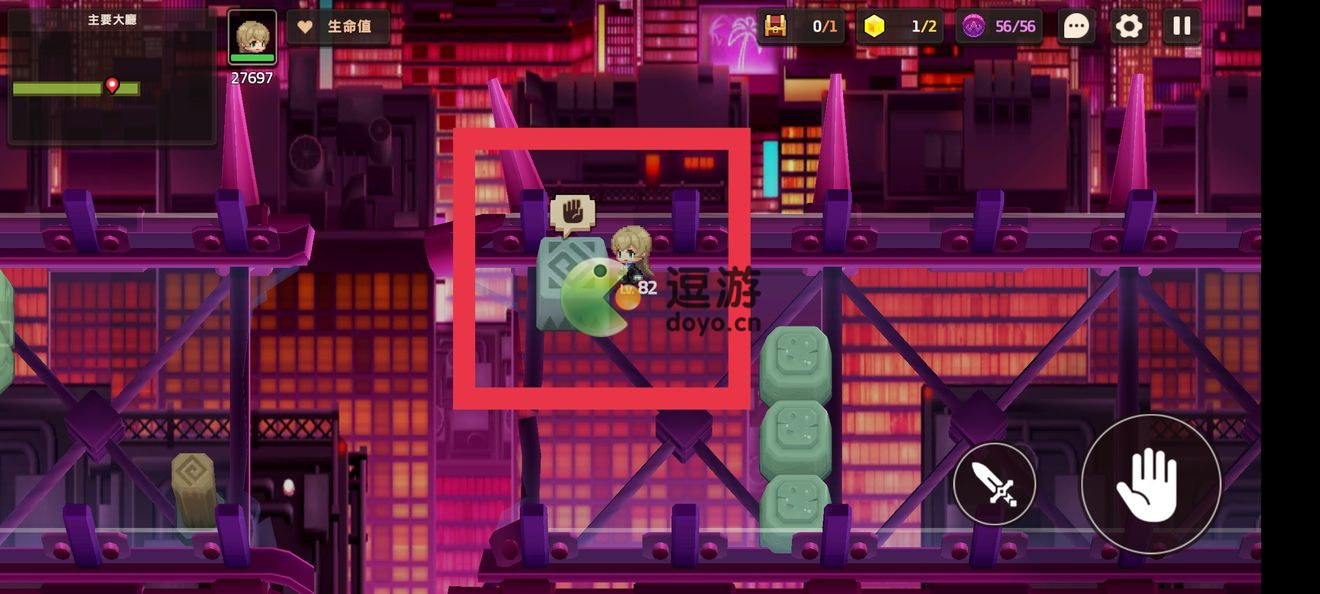Tap the open hand interact button
This screenshot has height=594, width=1320.
(x=1150, y=484)
